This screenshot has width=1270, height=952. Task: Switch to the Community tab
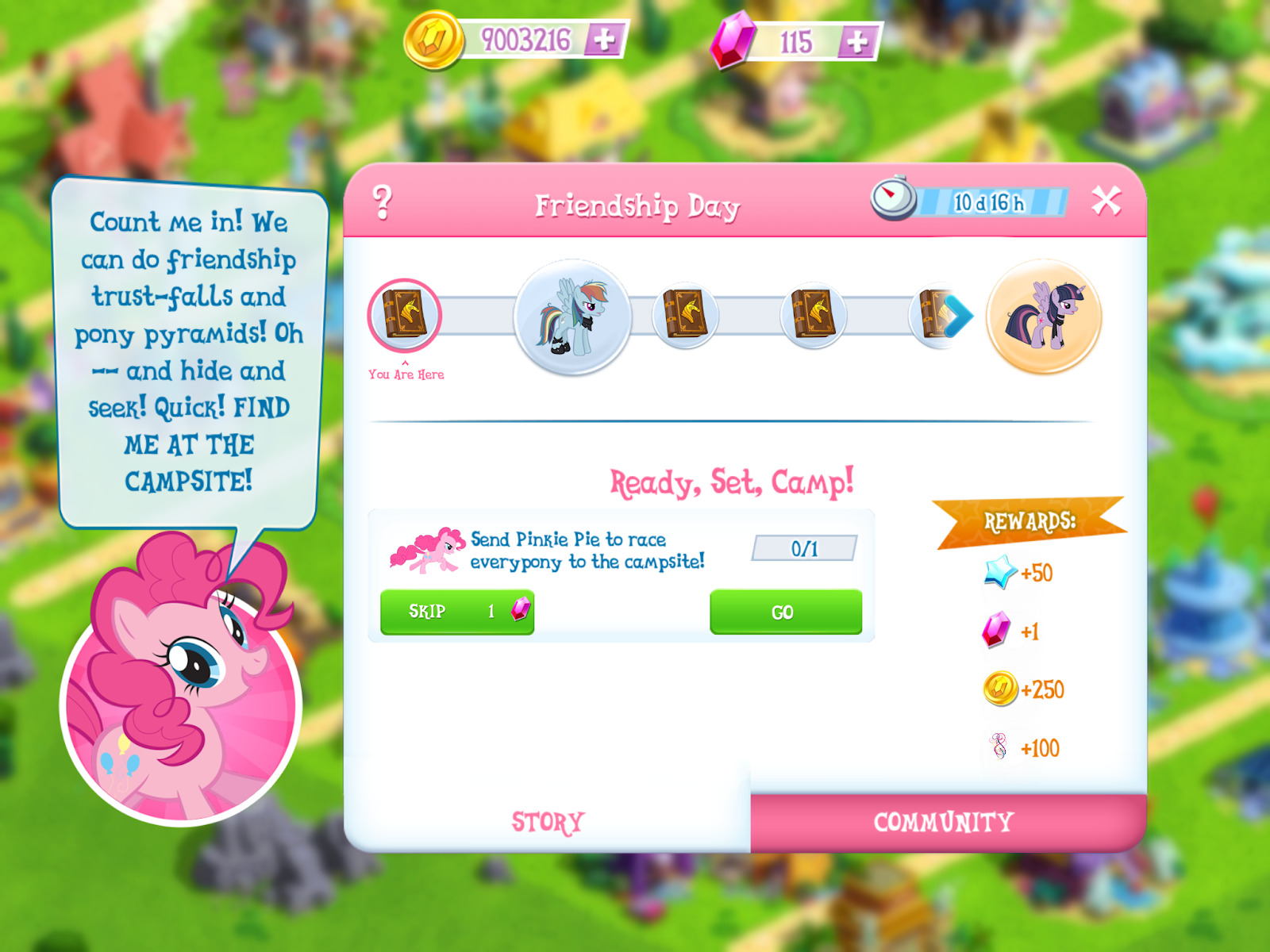click(943, 821)
